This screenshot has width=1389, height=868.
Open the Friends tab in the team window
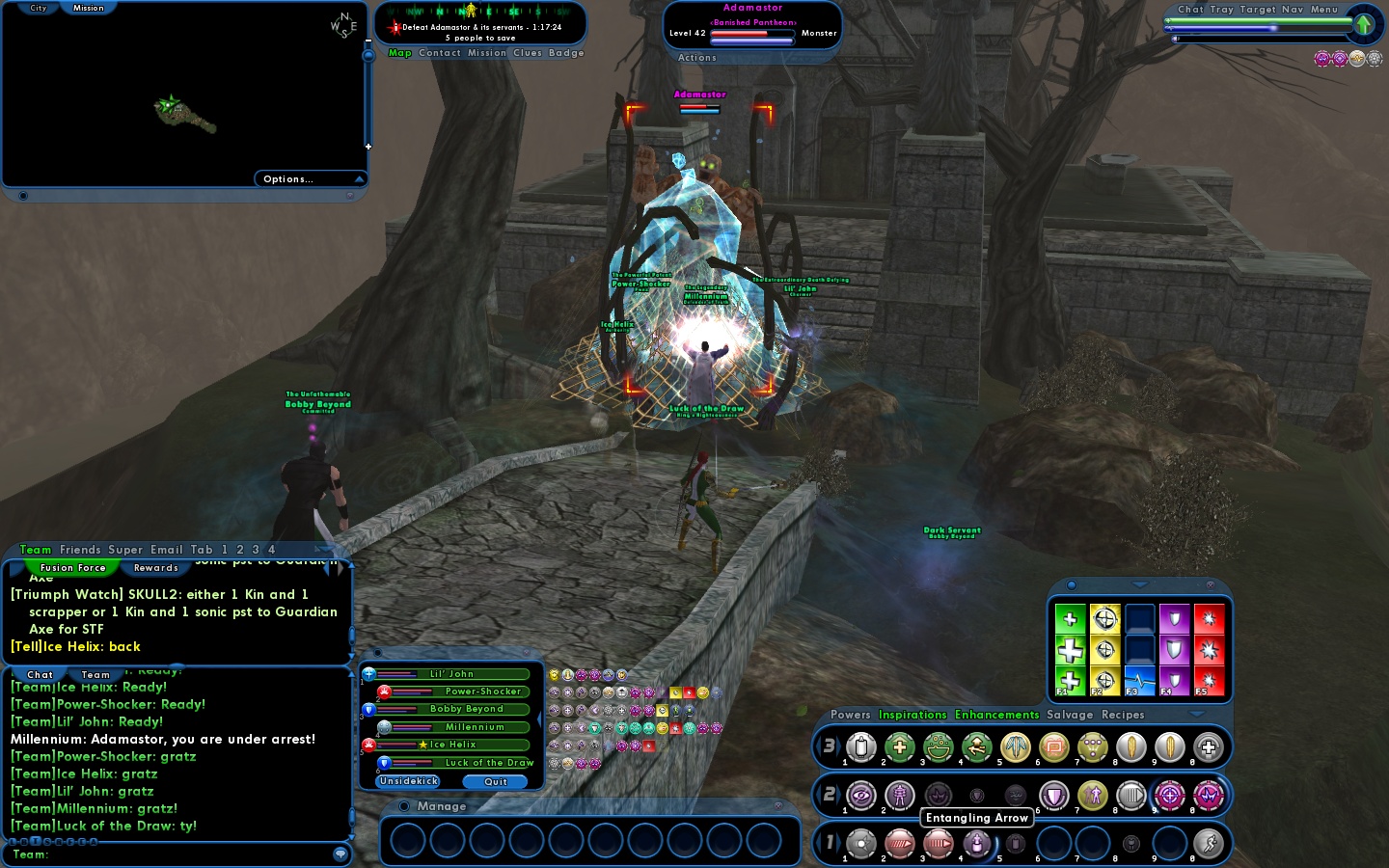(81, 550)
